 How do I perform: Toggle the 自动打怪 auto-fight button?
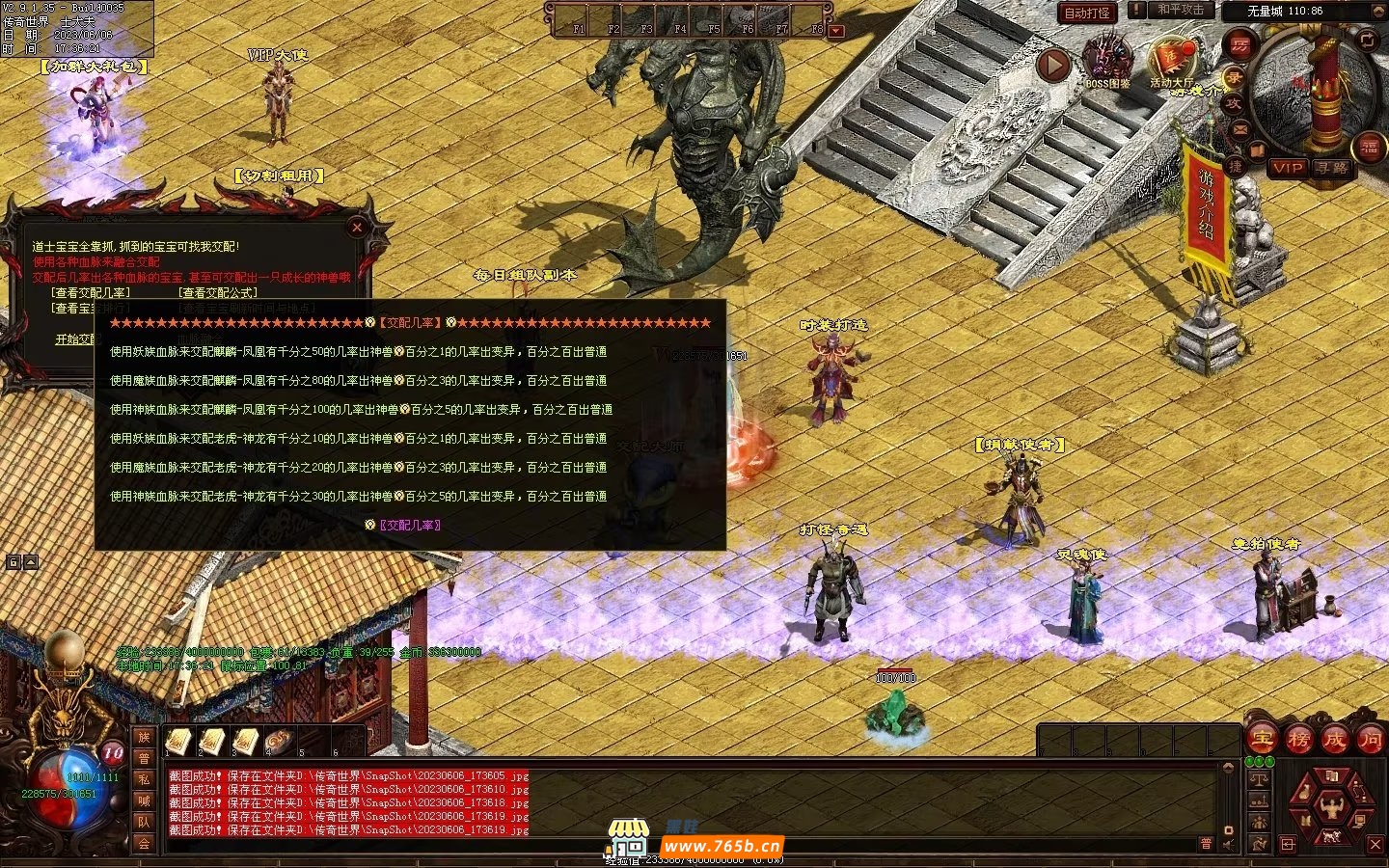(x=1087, y=13)
